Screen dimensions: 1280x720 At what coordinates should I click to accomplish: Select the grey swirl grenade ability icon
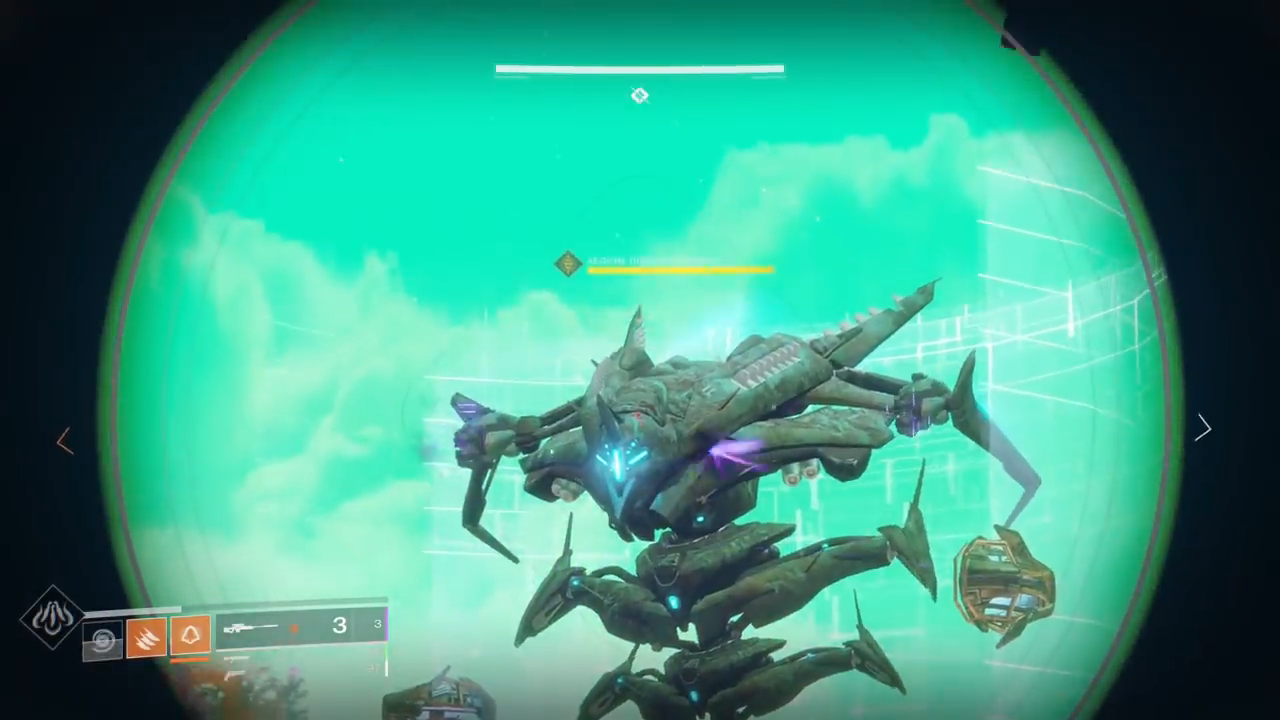(102, 640)
